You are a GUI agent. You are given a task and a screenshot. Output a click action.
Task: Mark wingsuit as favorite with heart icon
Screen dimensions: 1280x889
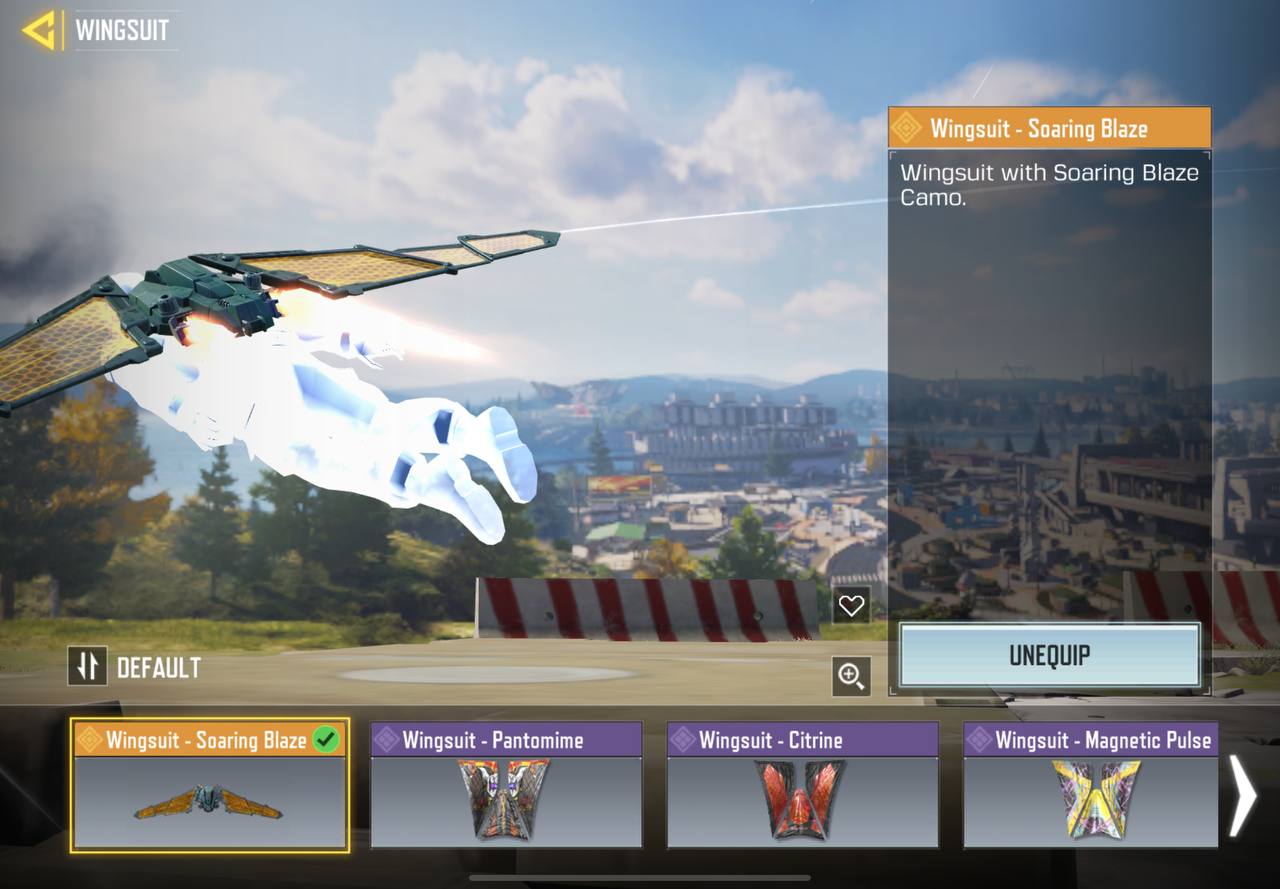tap(851, 605)
